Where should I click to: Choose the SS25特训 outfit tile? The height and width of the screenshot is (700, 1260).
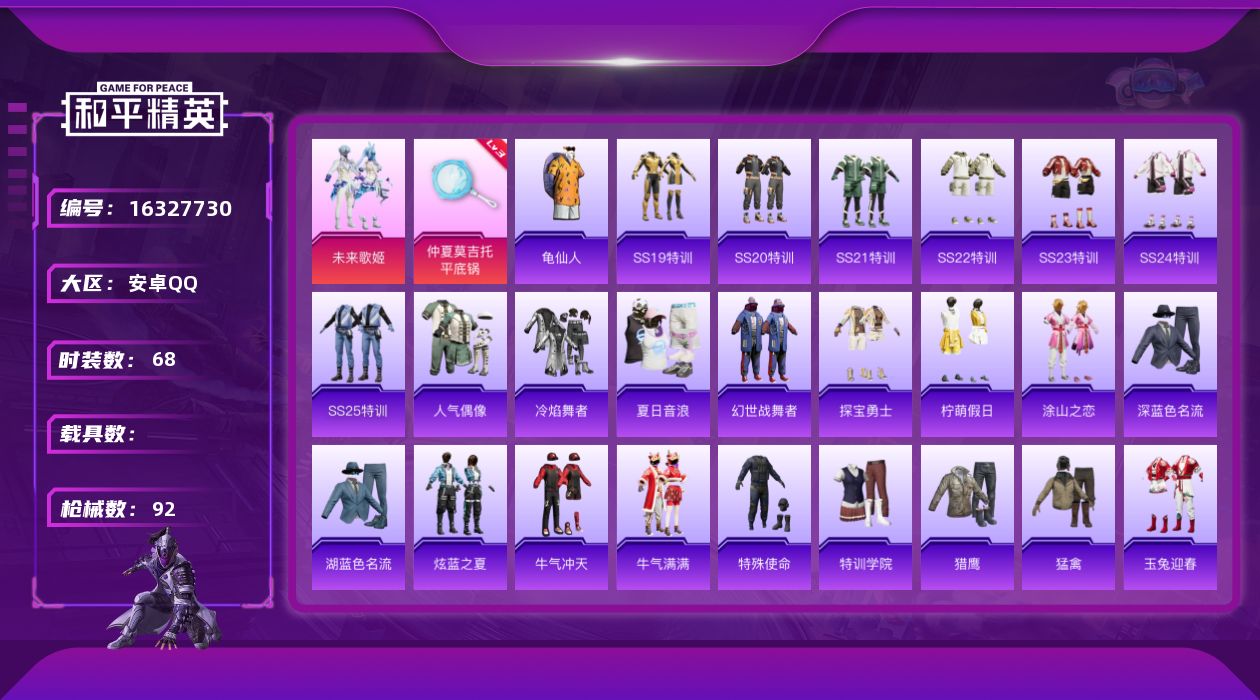(358, 363)
